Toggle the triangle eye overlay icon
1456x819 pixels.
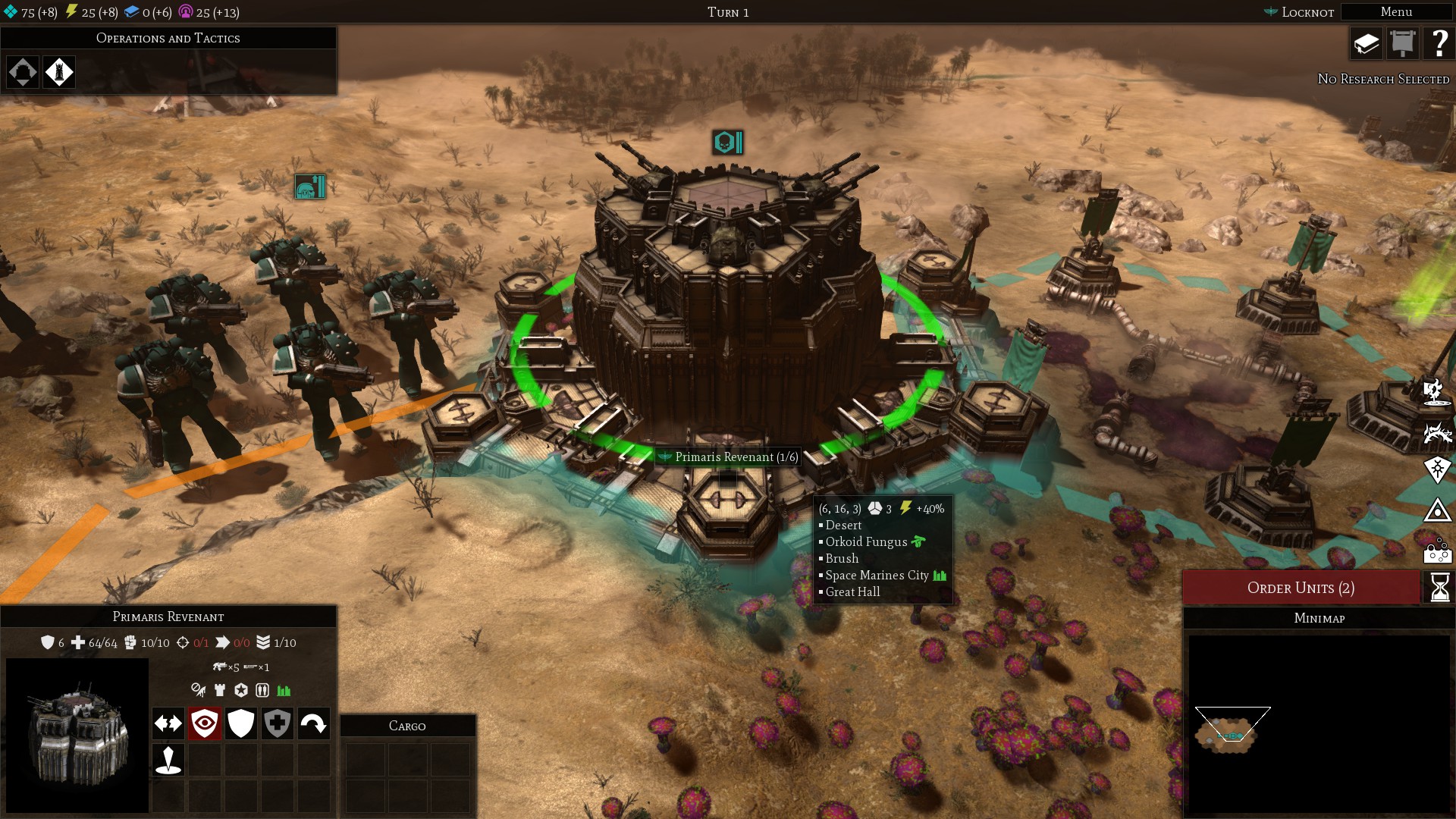(x=1437, y=510)
